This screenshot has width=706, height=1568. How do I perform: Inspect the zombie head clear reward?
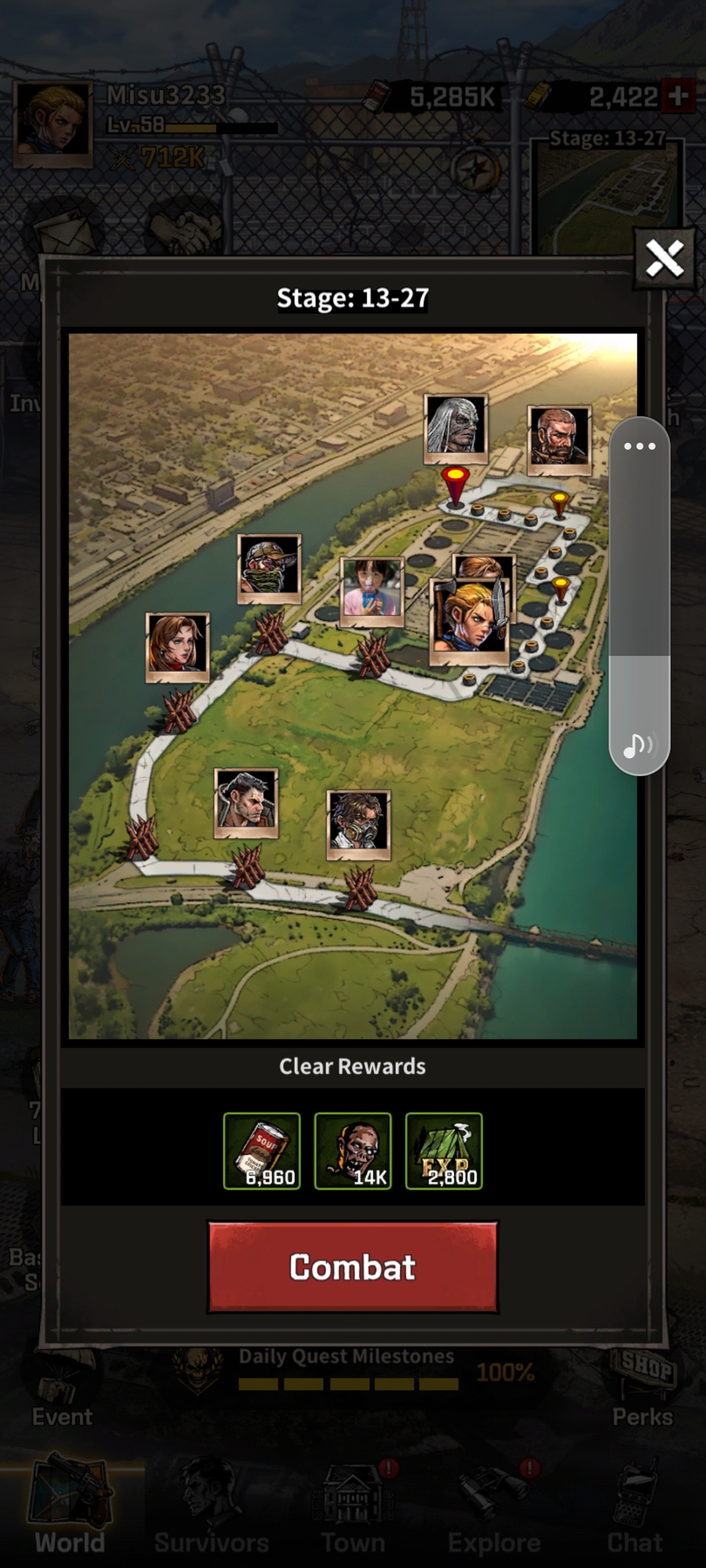pyautogui.click(x=352, y=1151)
